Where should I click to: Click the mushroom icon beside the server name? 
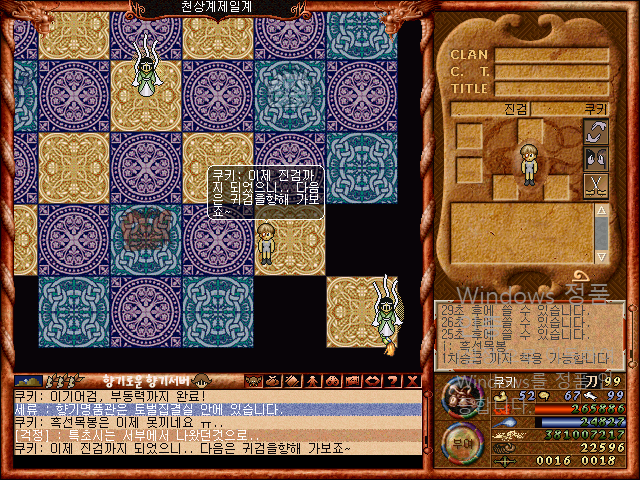[201, 380]
